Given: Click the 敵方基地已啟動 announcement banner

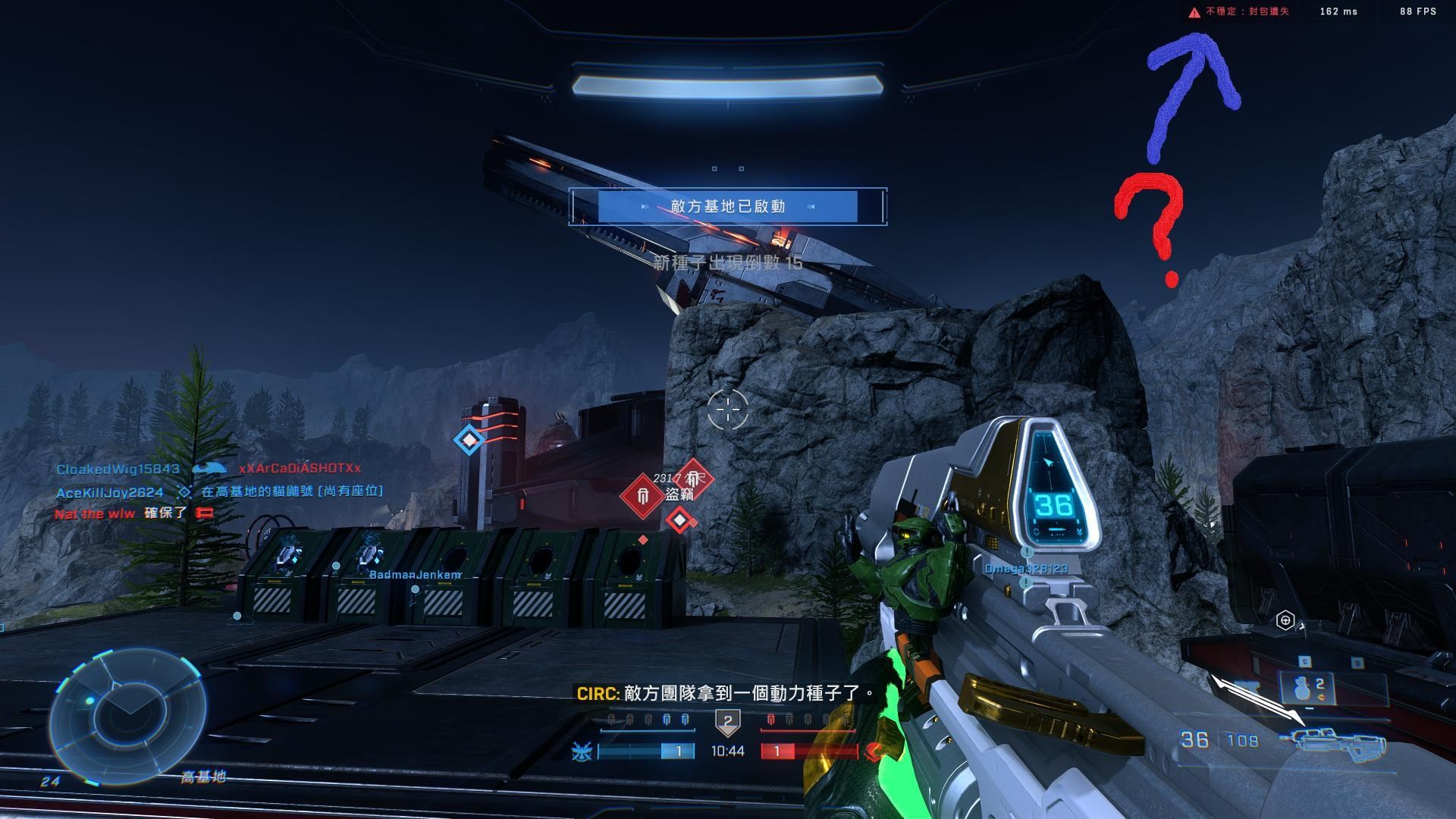Looking at the screenshot, I should tap(728, 206).
